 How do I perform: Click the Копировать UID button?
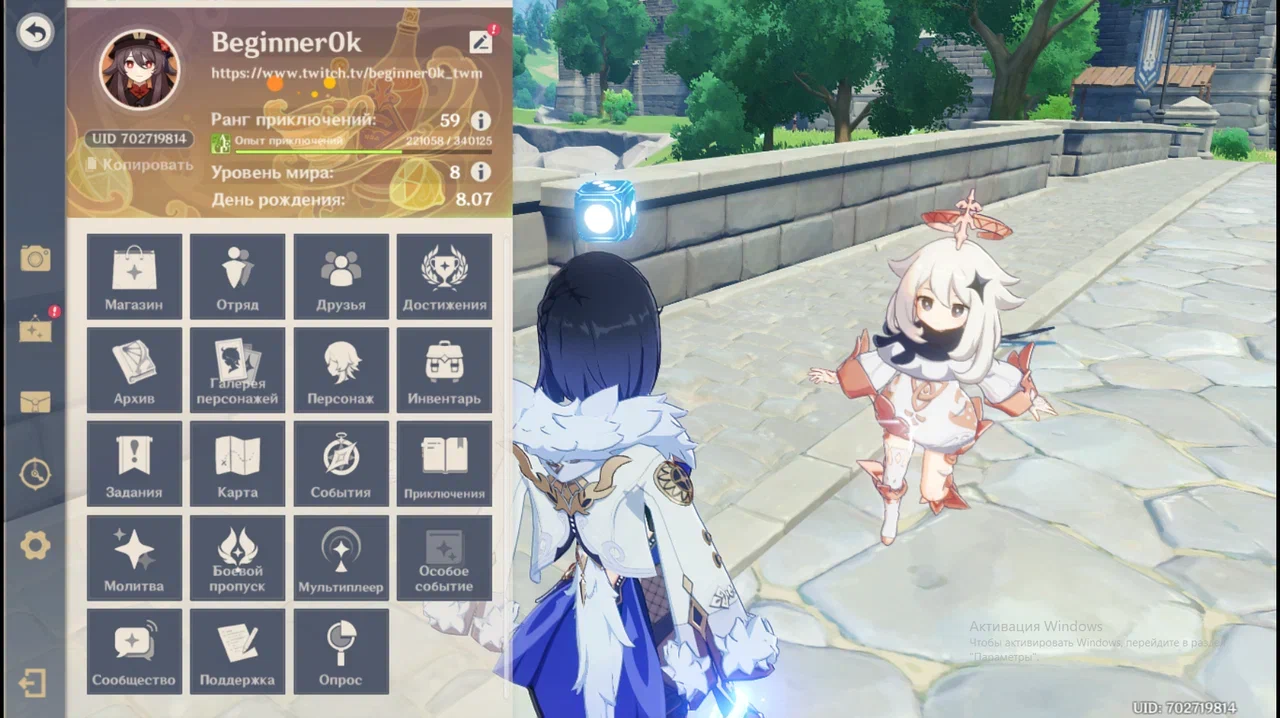[140, 164]
